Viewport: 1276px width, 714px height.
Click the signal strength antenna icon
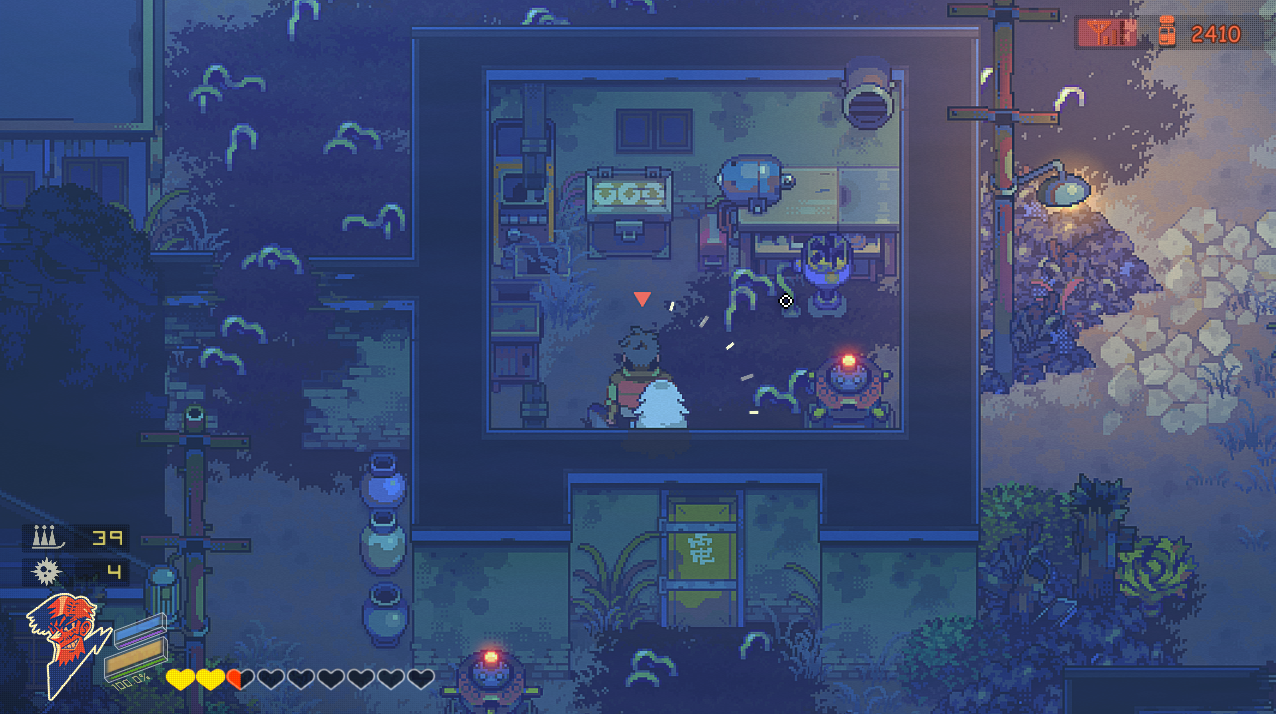click(x=1107, y=34)
